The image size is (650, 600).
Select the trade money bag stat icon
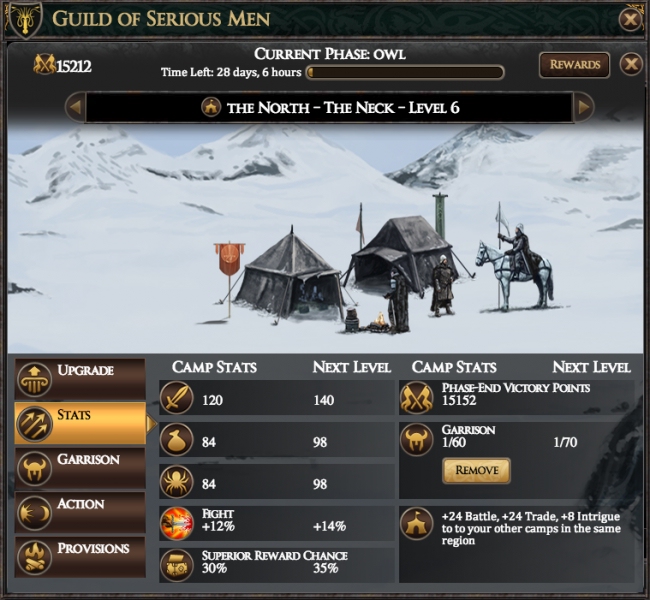[177, 440]
